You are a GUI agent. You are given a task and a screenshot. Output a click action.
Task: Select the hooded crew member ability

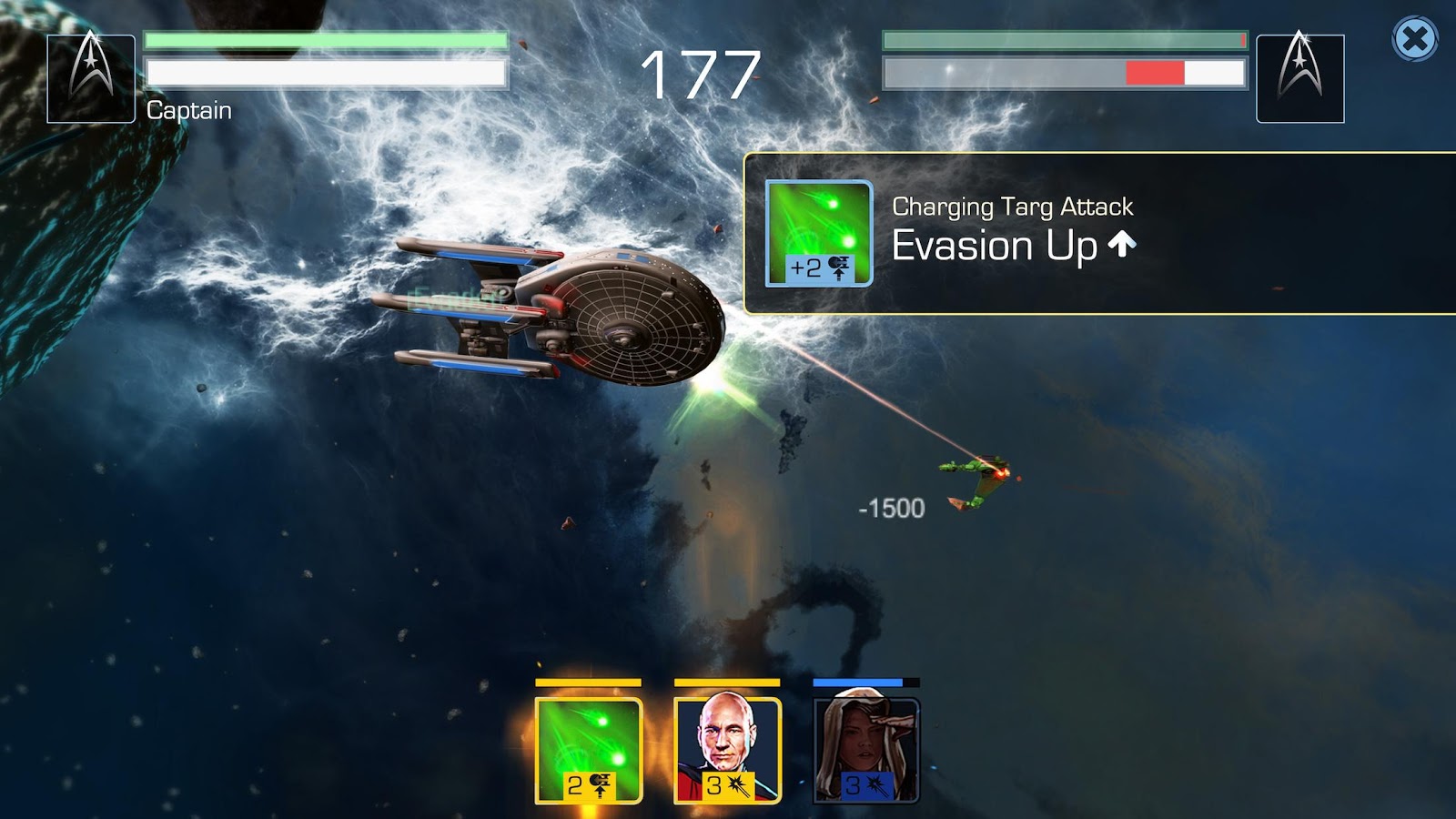tap(865, 750)
